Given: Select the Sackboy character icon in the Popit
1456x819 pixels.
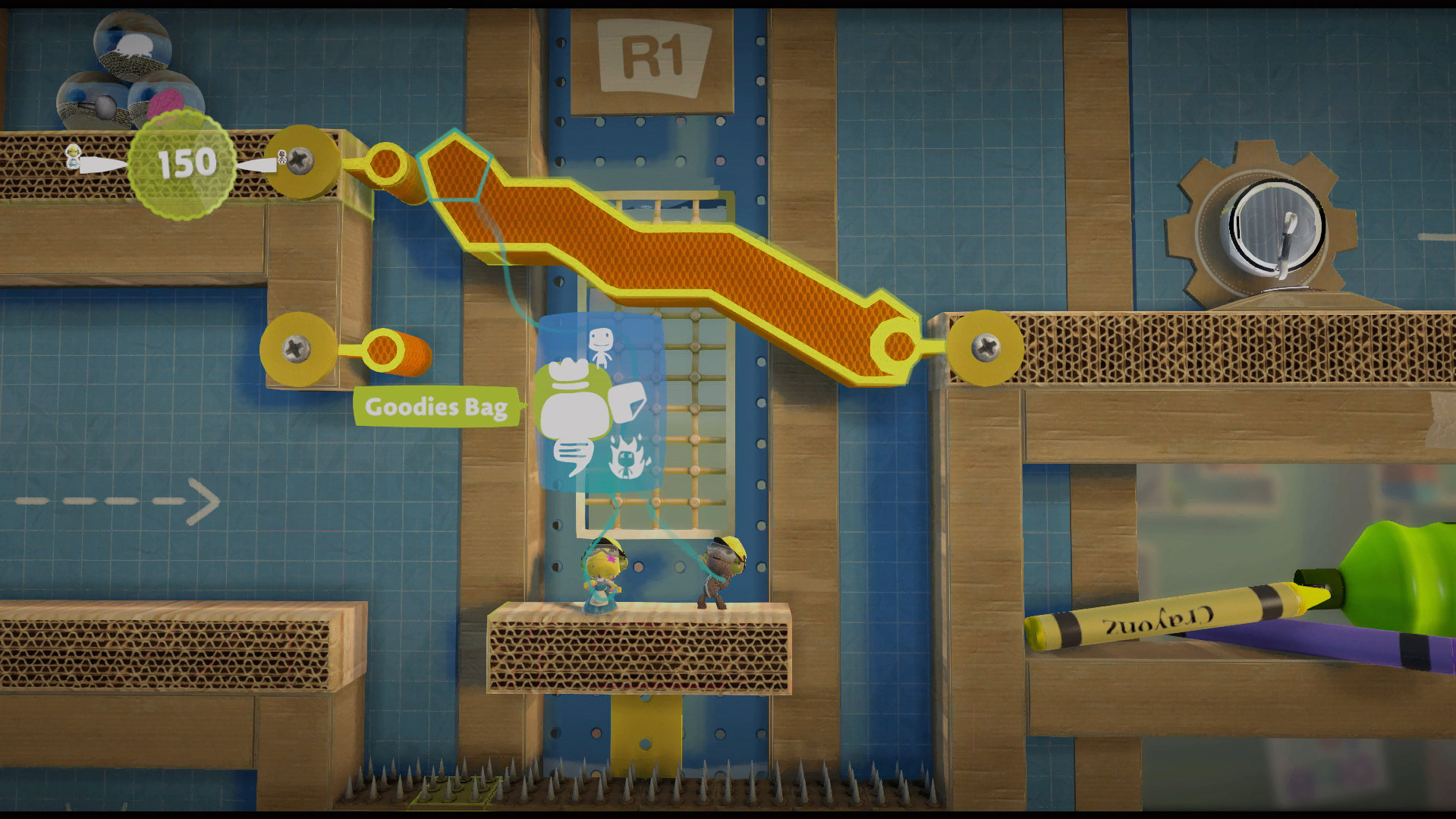Looking at the screenshot, I should [601, 346].
